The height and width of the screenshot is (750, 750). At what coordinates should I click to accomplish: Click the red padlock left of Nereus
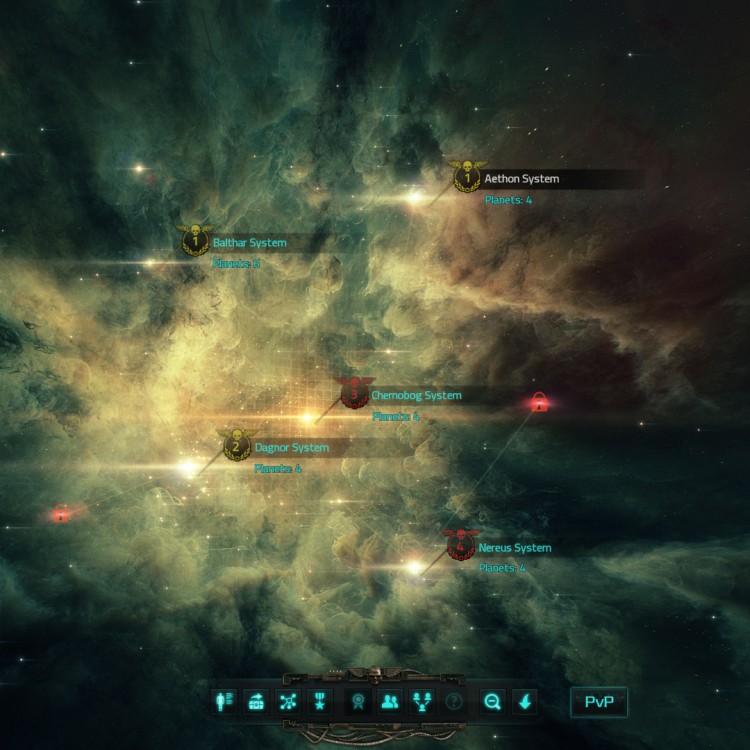click(x=62, y=514)
